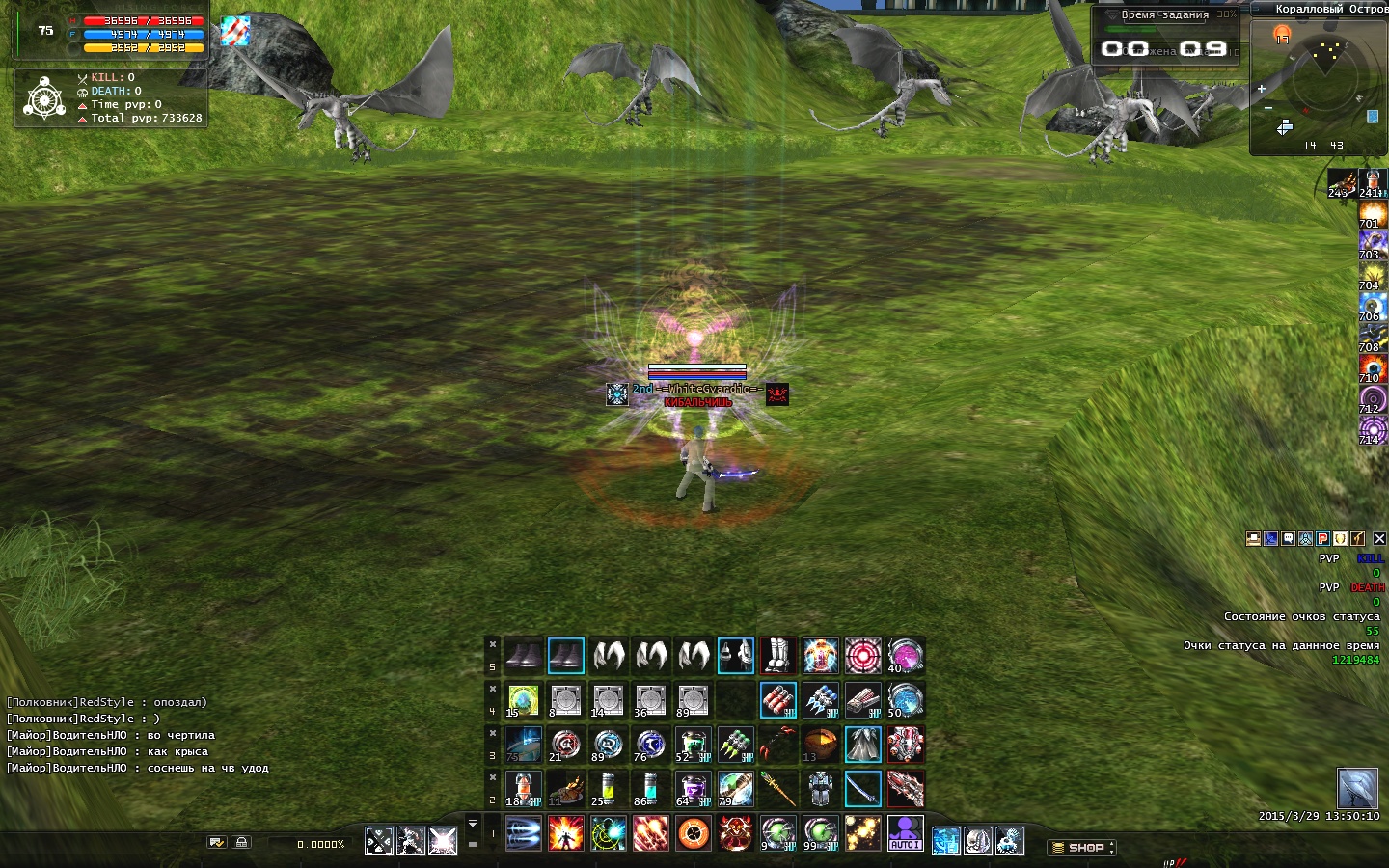Screen dimensions: 1389x868
Task: Zoom in the minimap with plus button
Action: click(x=1262, y=89)
